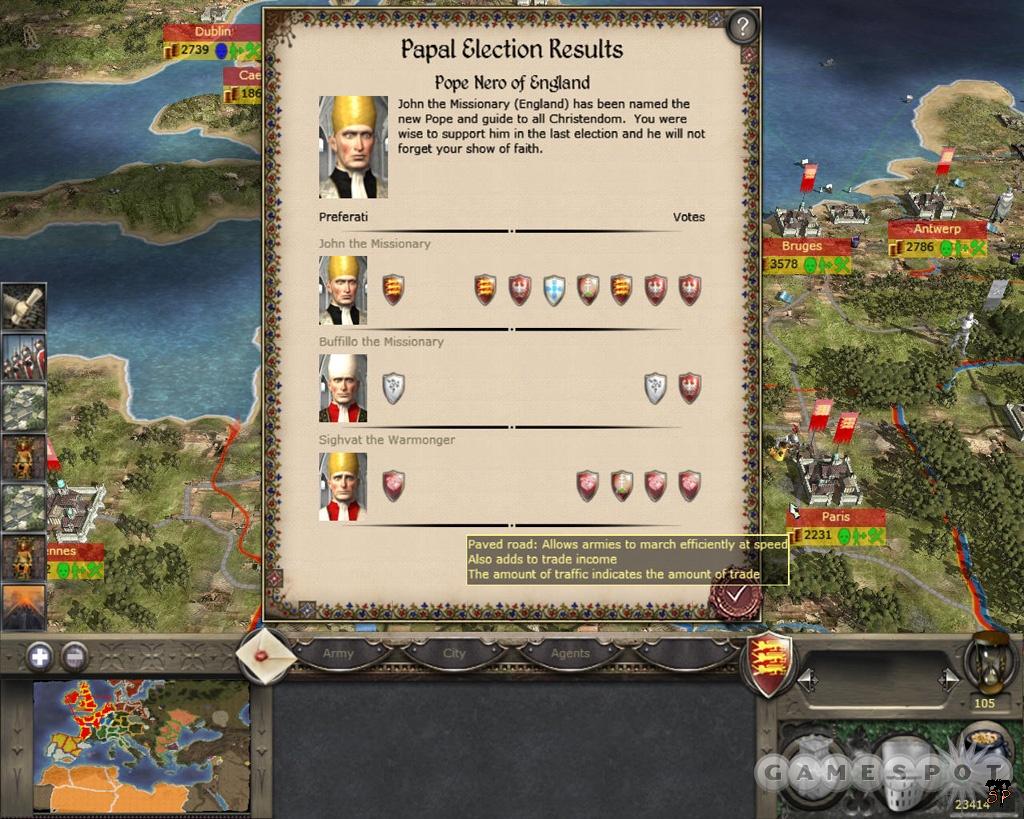1024x819 pixels.
Task: Zoom out the minimap with the minus button
Action: tap(74, 656)
